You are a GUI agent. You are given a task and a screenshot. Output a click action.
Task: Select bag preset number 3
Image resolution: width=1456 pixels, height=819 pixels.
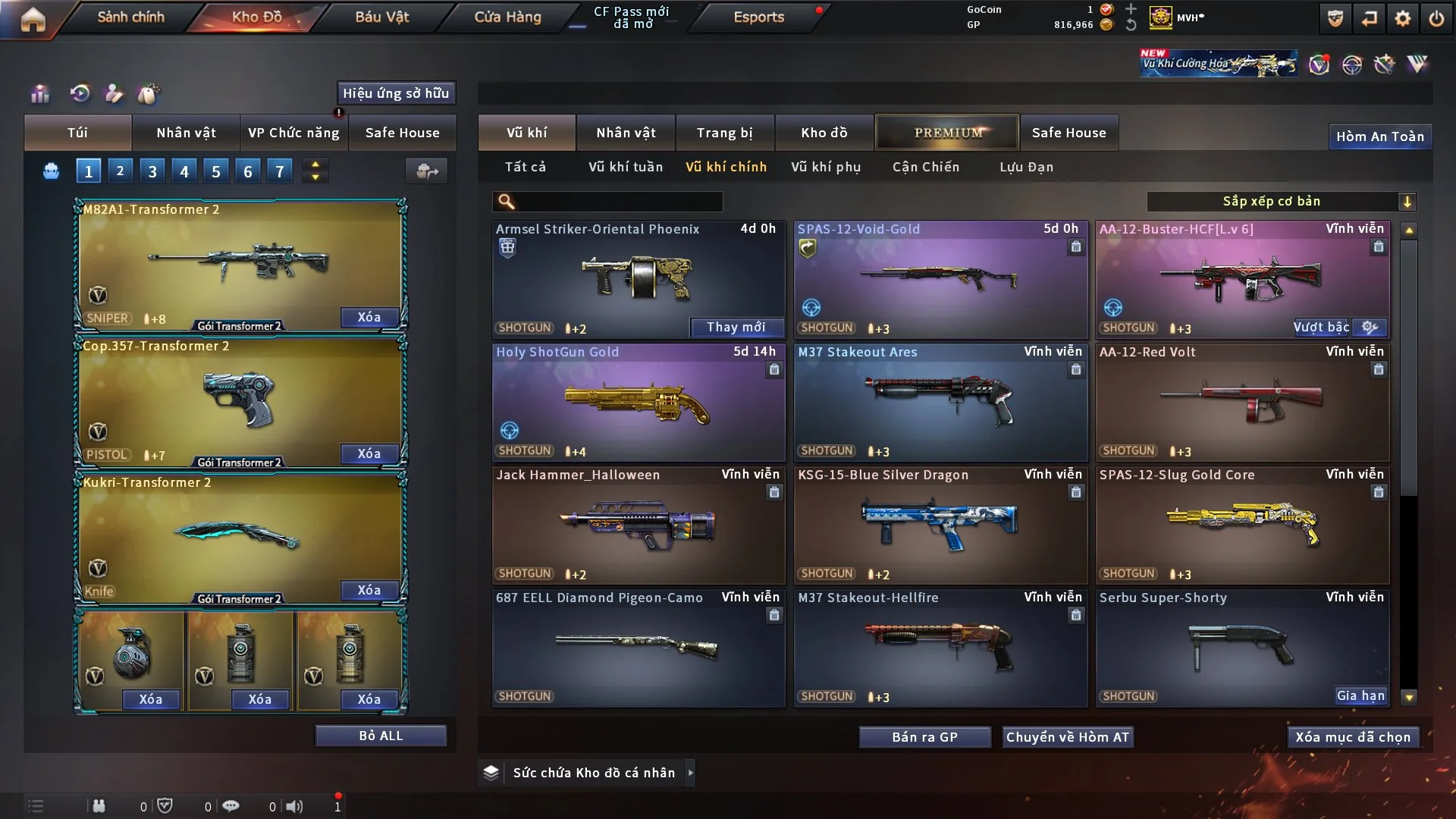pos(152,171)
